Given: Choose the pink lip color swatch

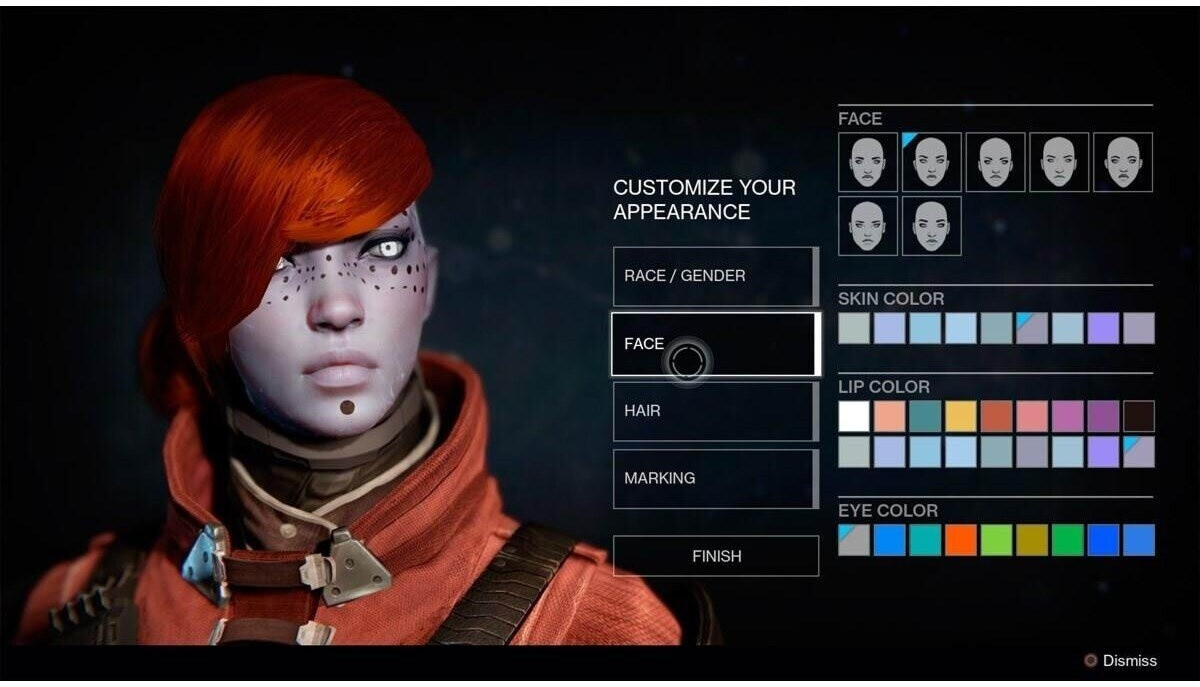Looking at the screenshot, I should tap(1032, 416).
